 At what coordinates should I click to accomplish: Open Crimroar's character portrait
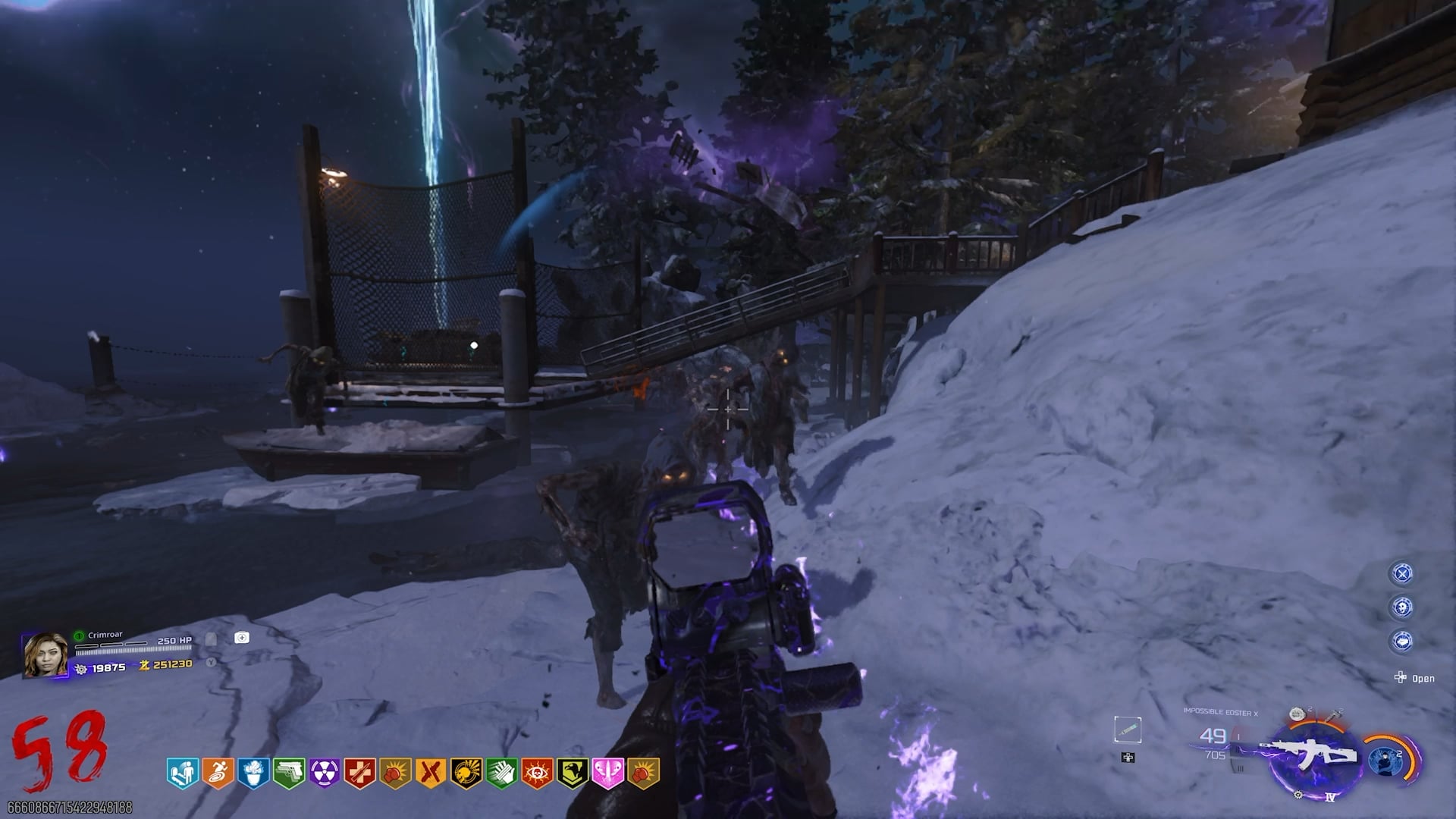(x=45, y=654)
